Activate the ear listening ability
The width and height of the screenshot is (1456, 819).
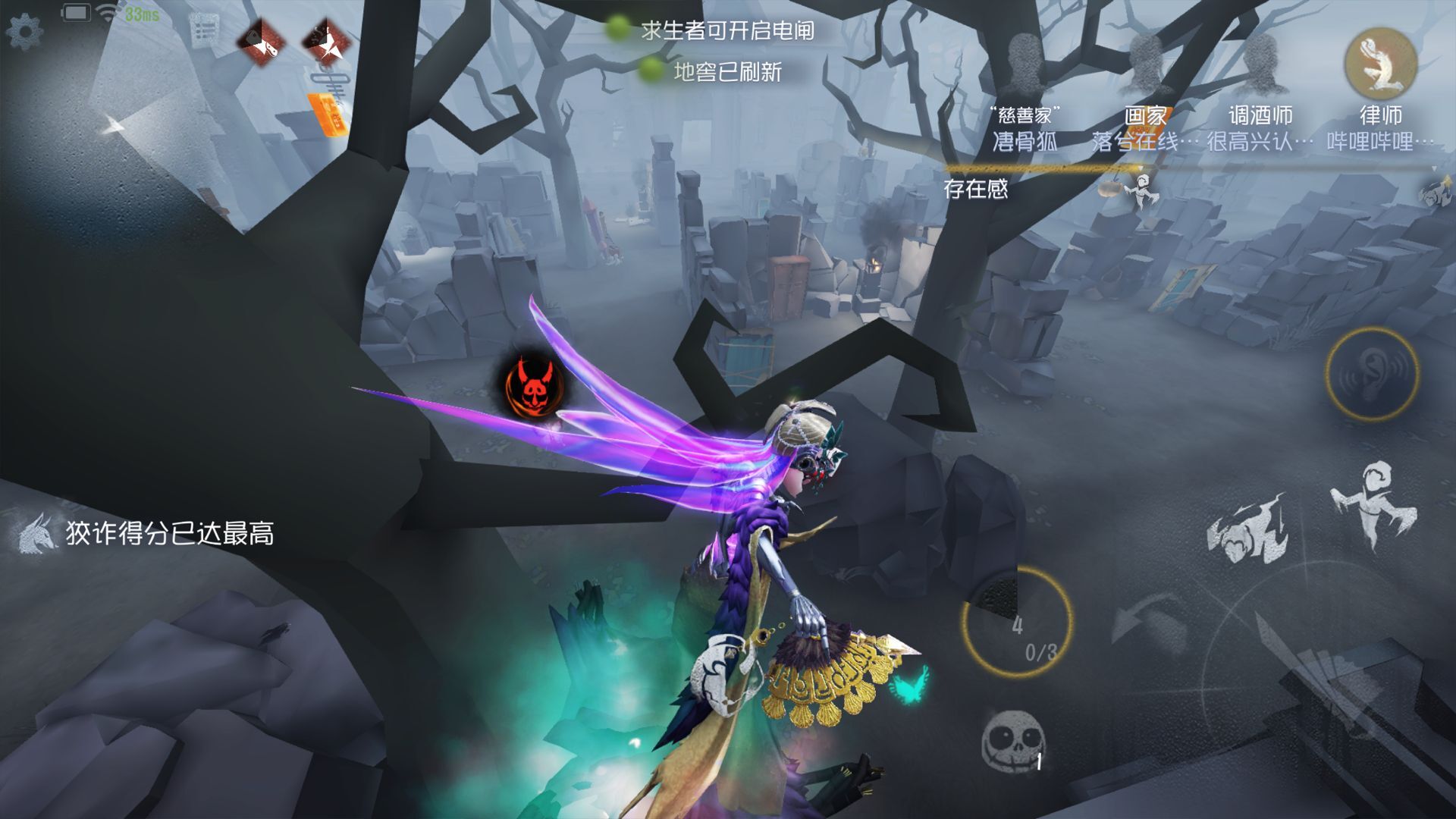tap(1372, 373)
